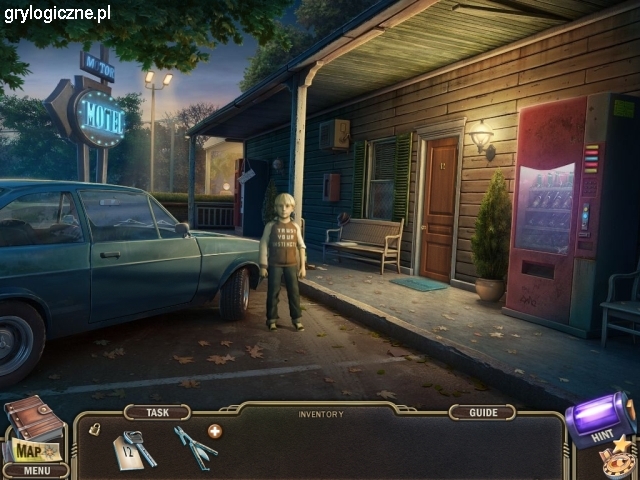Open the strategy Guide
Image resolution: width=640 pixels, height=480 pixels.
[x=482, y=412]
